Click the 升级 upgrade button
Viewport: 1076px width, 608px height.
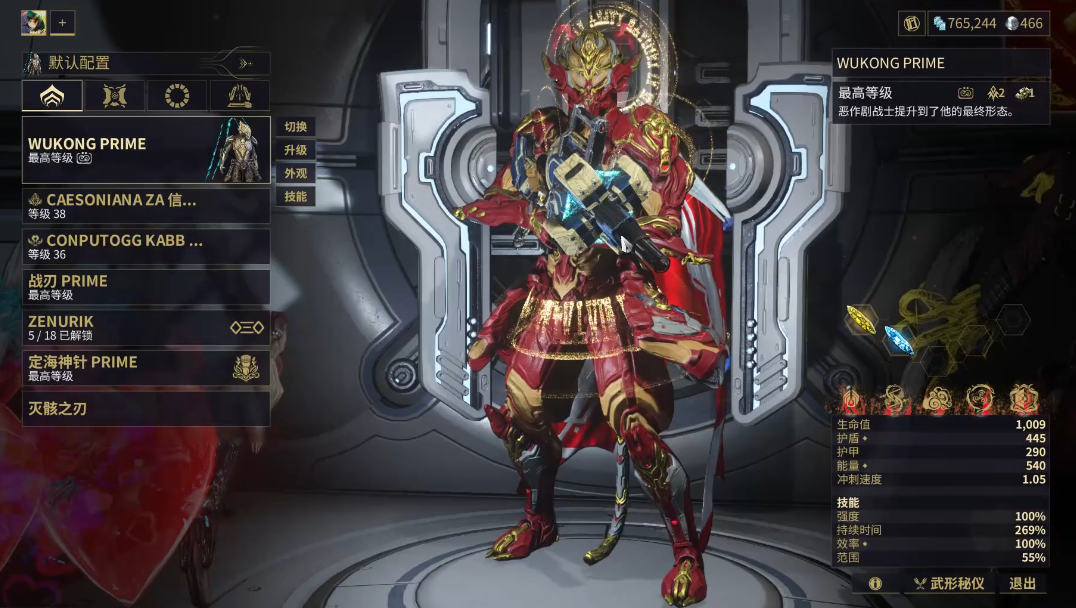(x=295, y=150)
